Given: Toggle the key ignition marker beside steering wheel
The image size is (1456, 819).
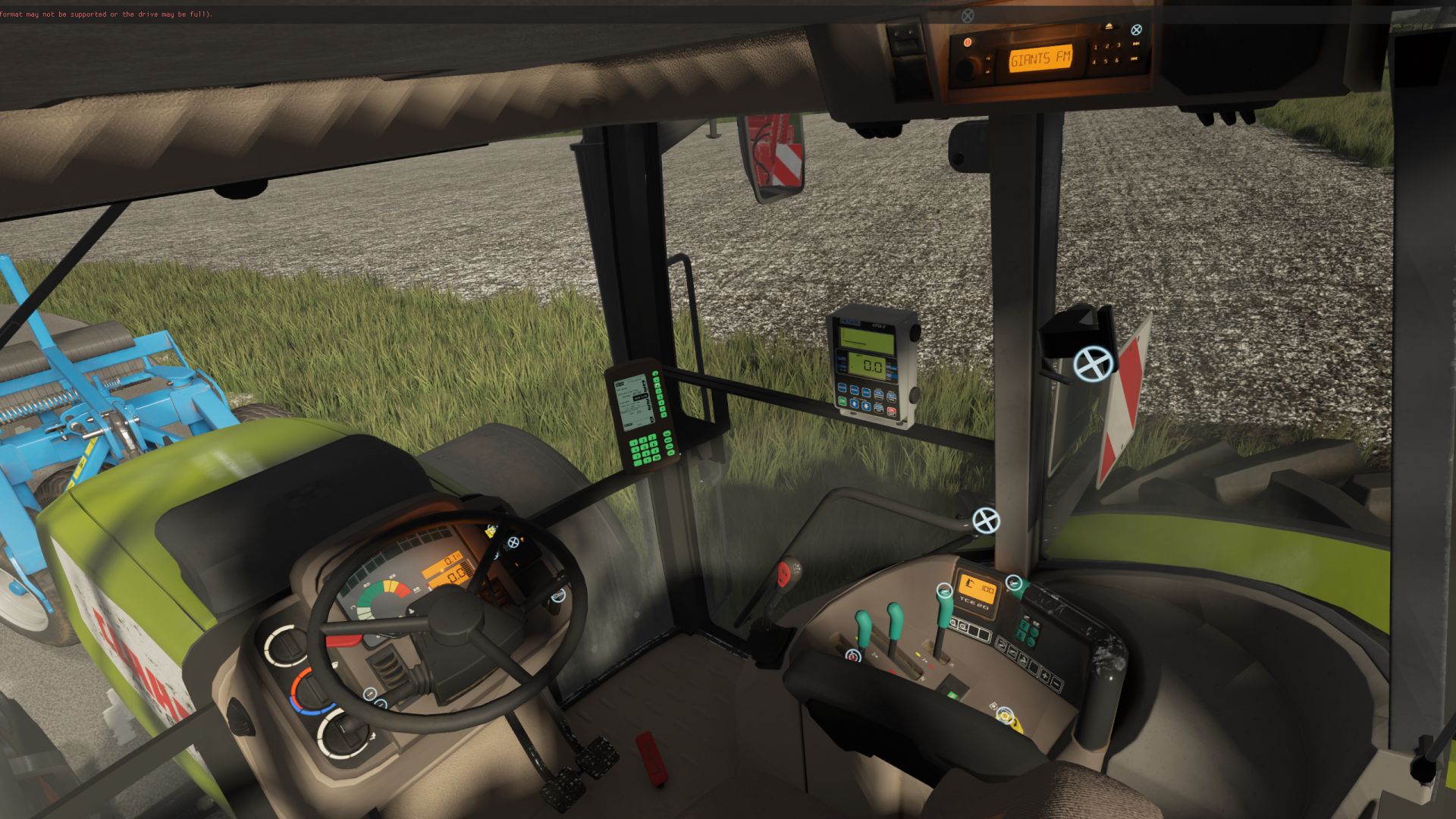Looking at the screenshot, I should [557, 595].
